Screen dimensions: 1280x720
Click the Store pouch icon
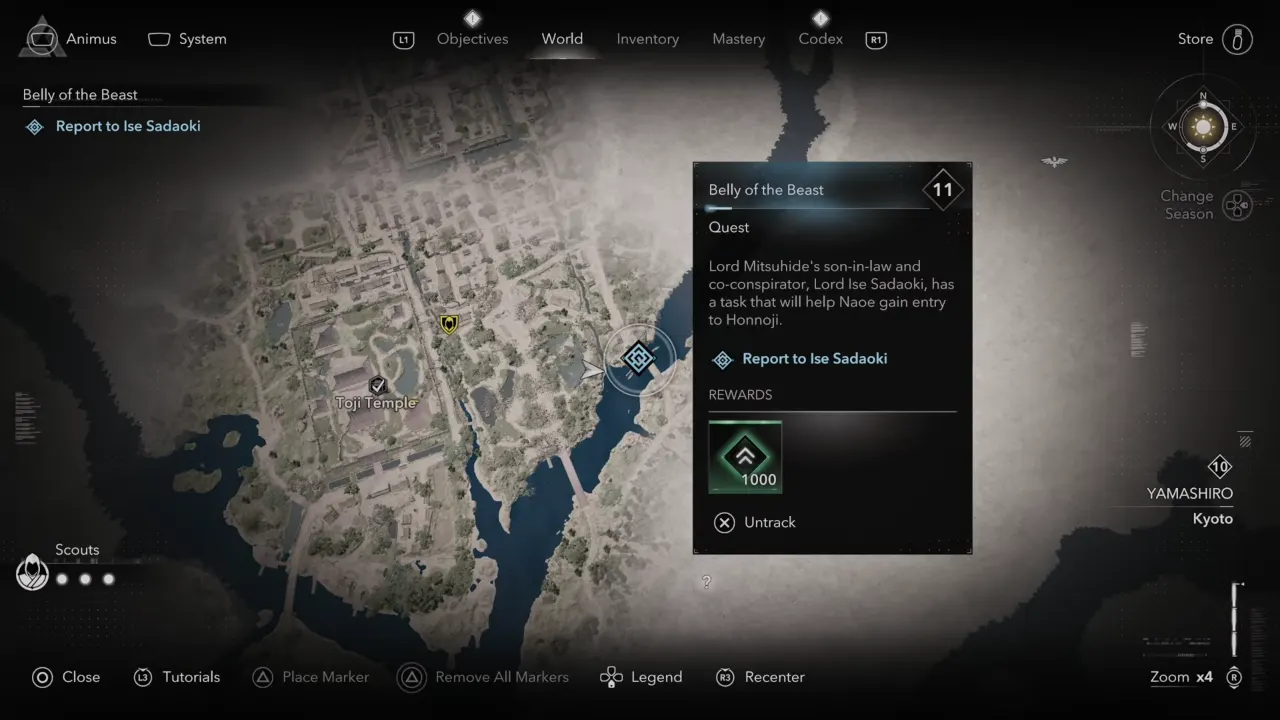pos(1237,38)
